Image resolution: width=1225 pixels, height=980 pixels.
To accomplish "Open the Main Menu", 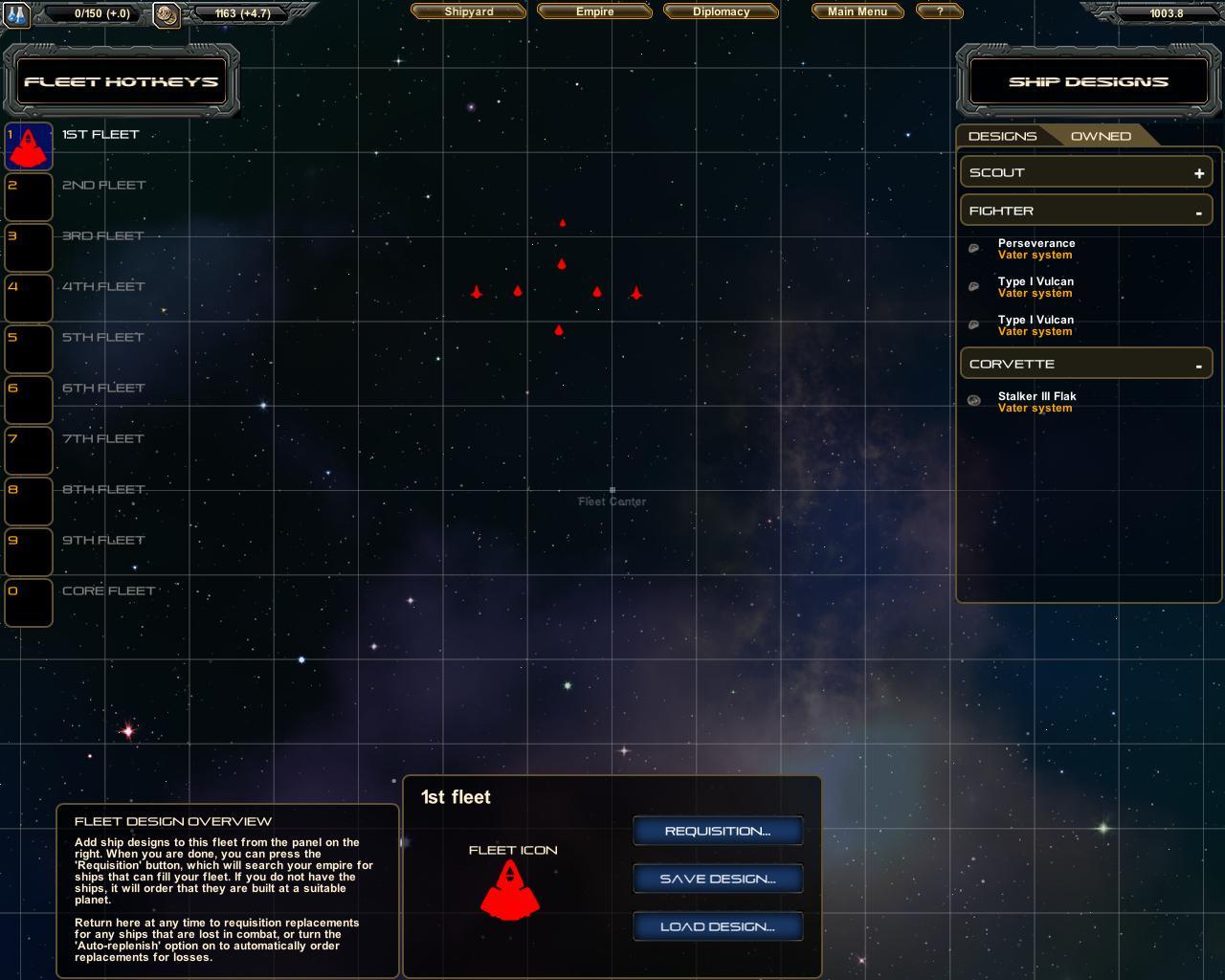I will [857, 11].
